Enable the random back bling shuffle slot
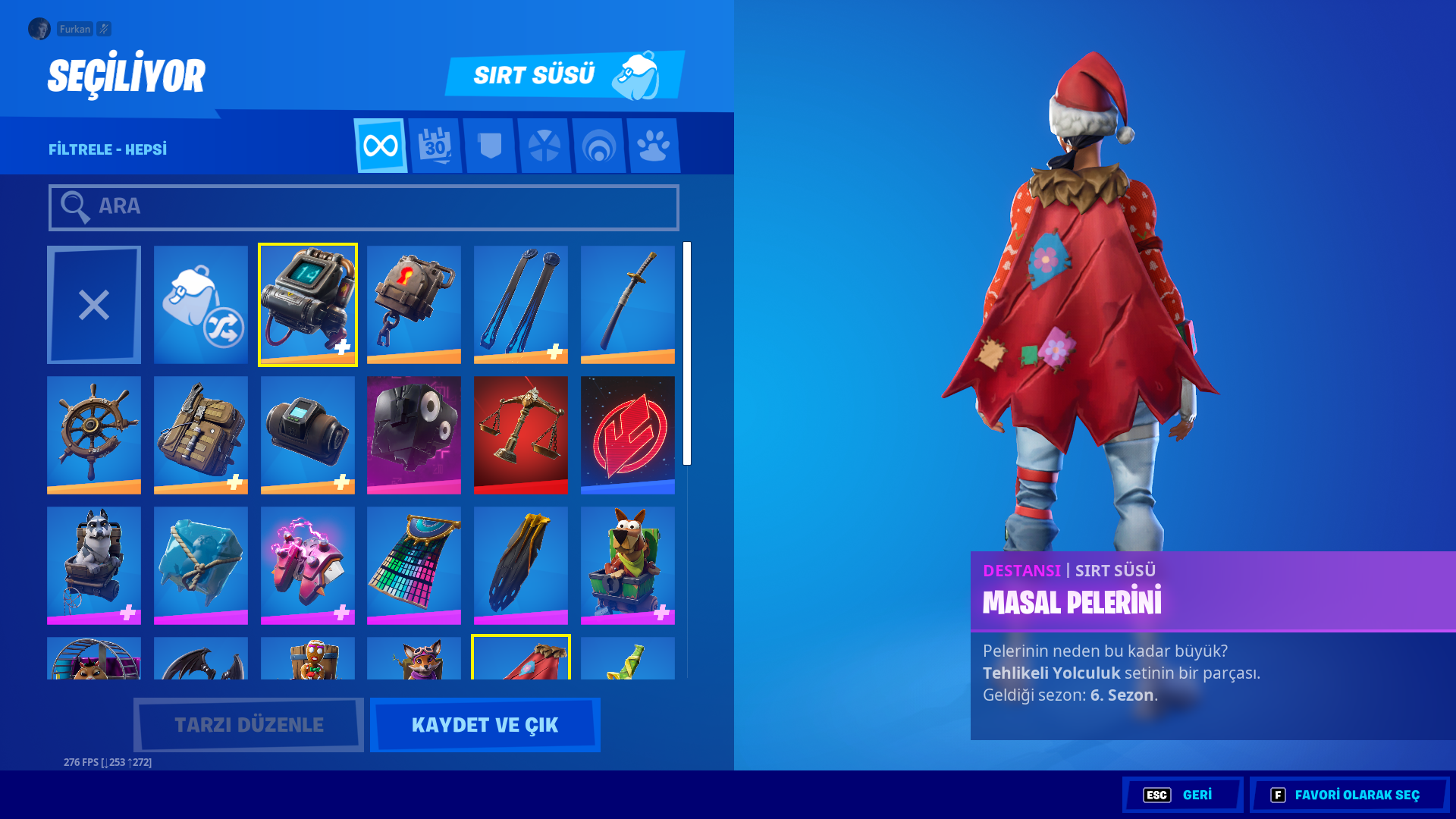 tap(200, 303)
